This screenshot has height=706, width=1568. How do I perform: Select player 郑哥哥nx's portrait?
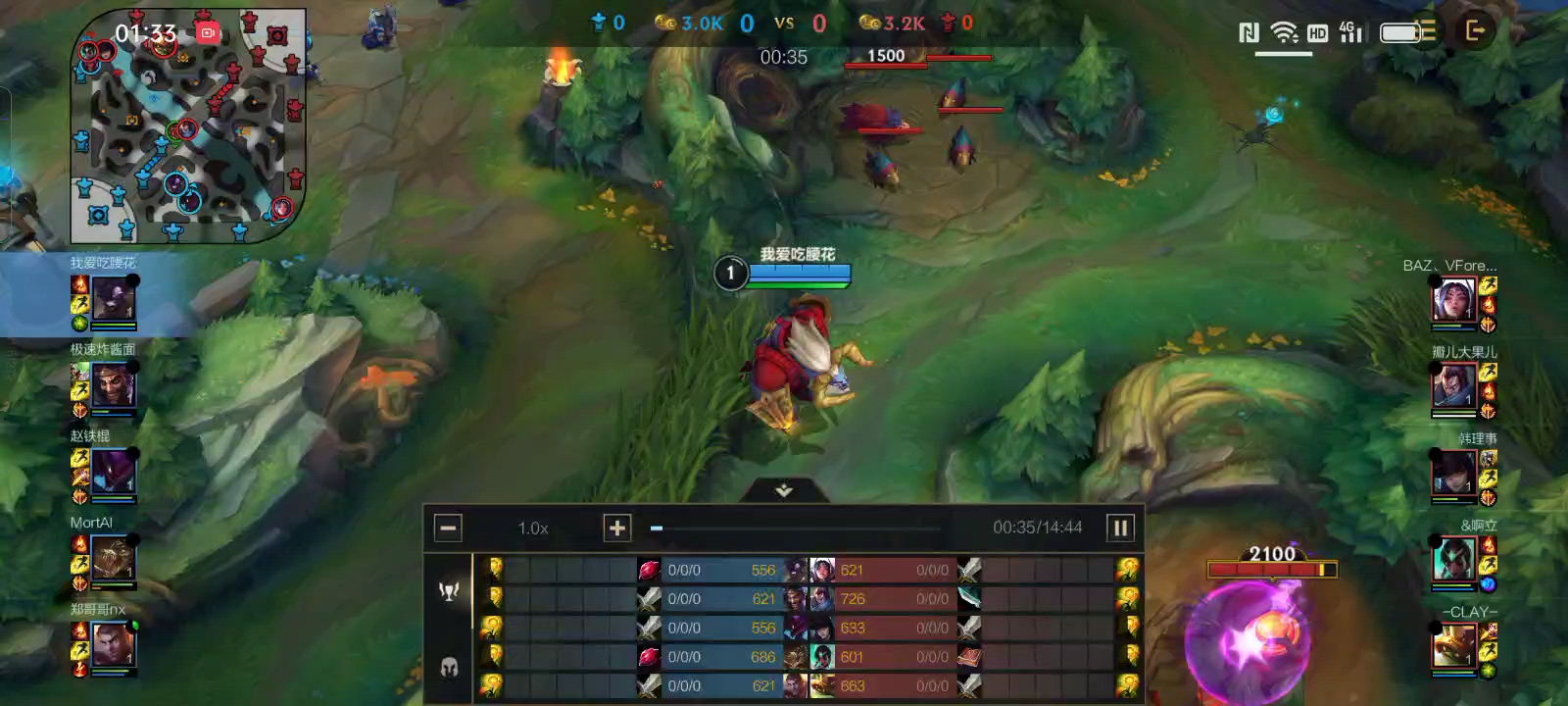(x=114, y=644)
